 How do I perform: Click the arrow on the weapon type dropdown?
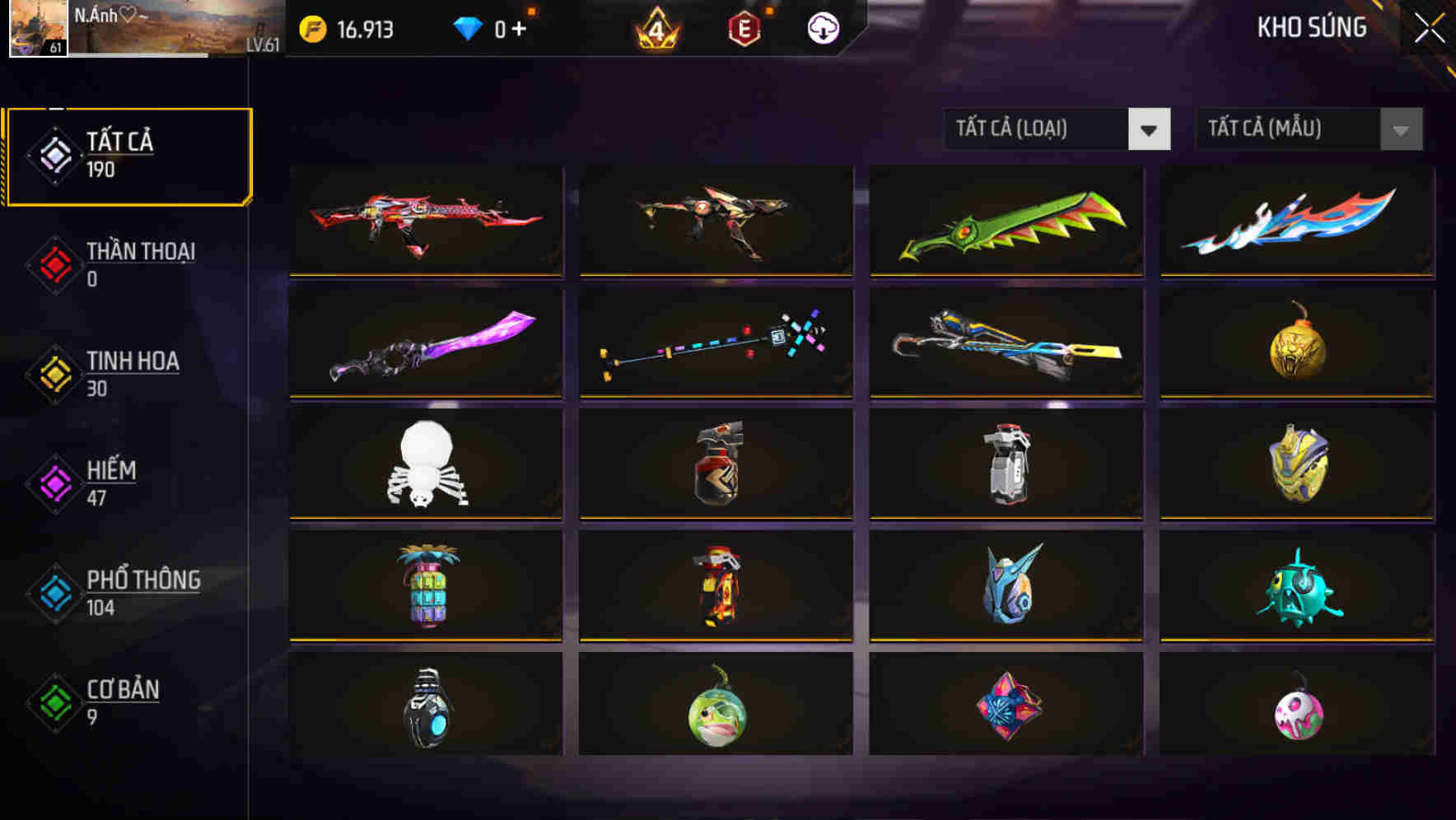1150,129
